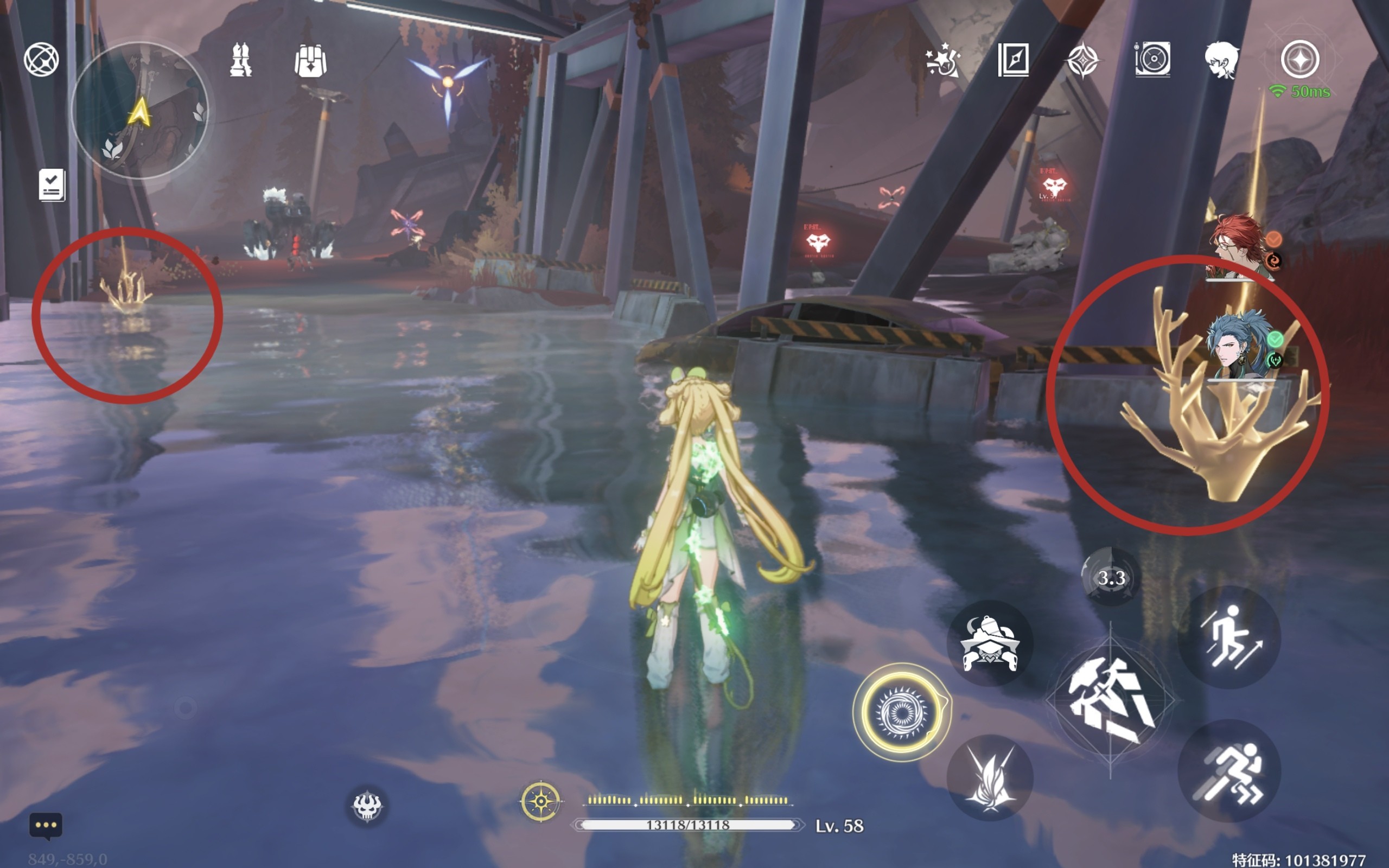This screenshot has height=868, width=1389.
Task: Tap the running figure dash button
Action: 1229,771
